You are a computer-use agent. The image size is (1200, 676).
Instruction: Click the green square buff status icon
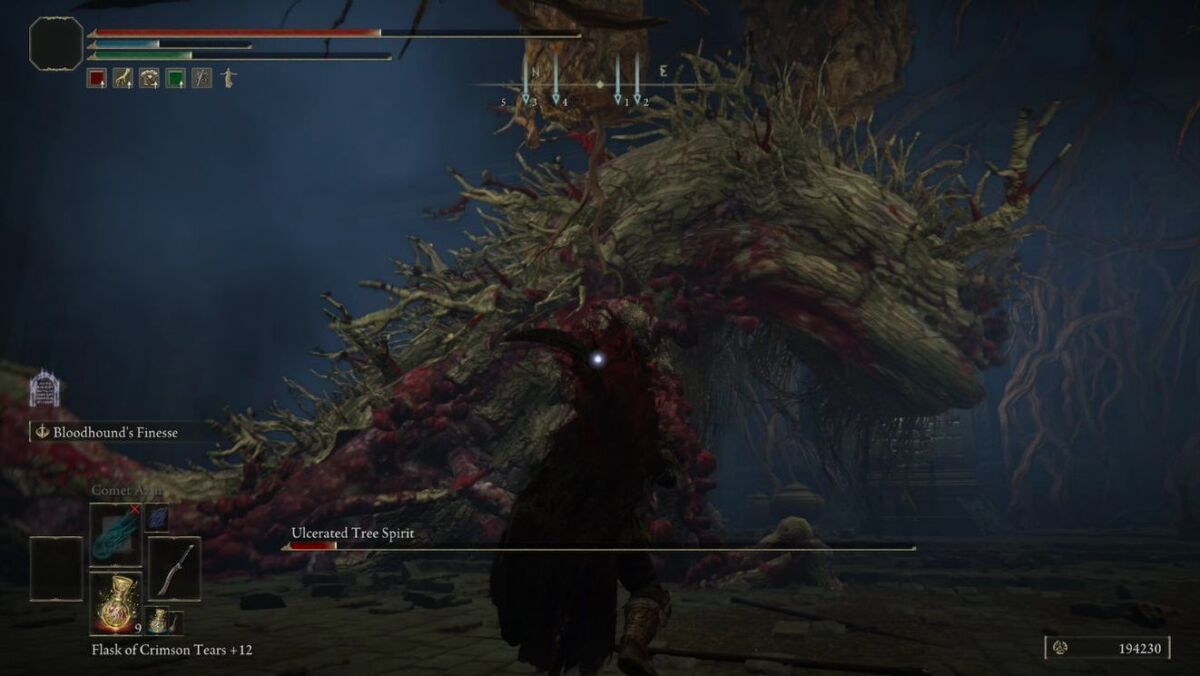(175, 78)
